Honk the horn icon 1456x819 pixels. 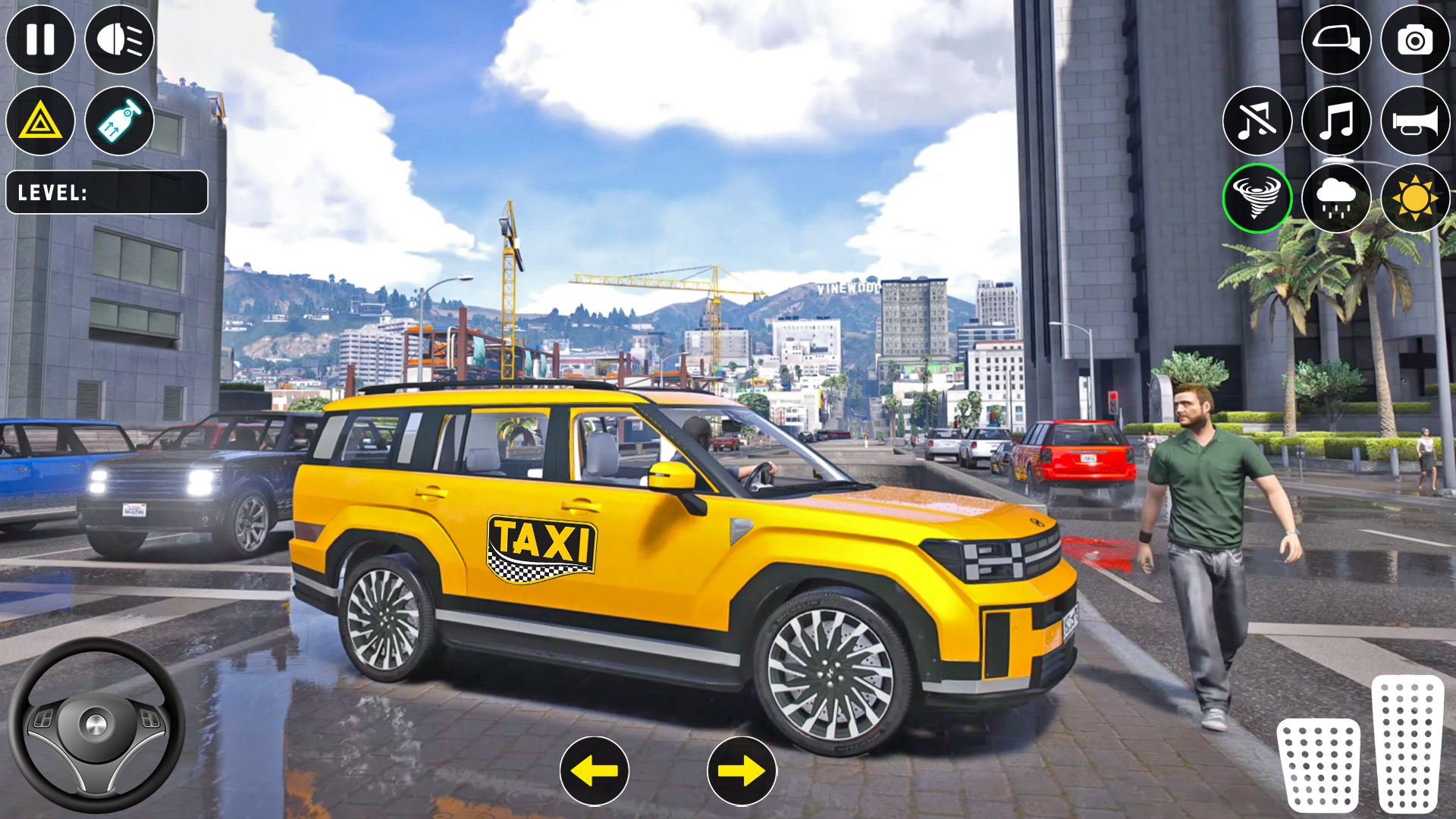point(1415,121)
